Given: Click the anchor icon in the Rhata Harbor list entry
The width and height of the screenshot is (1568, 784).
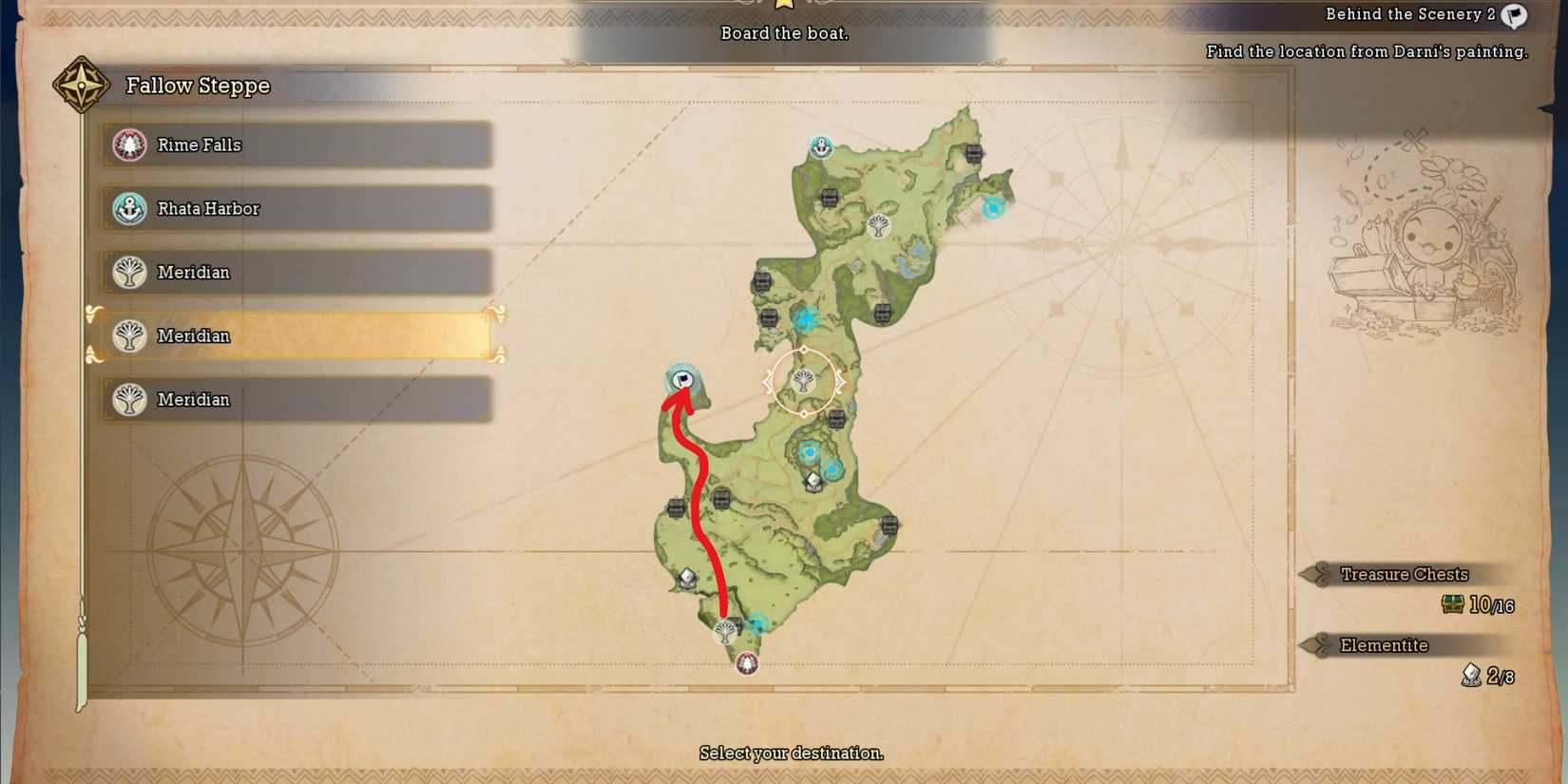Looking at the screenshot, I should (129, 208).
